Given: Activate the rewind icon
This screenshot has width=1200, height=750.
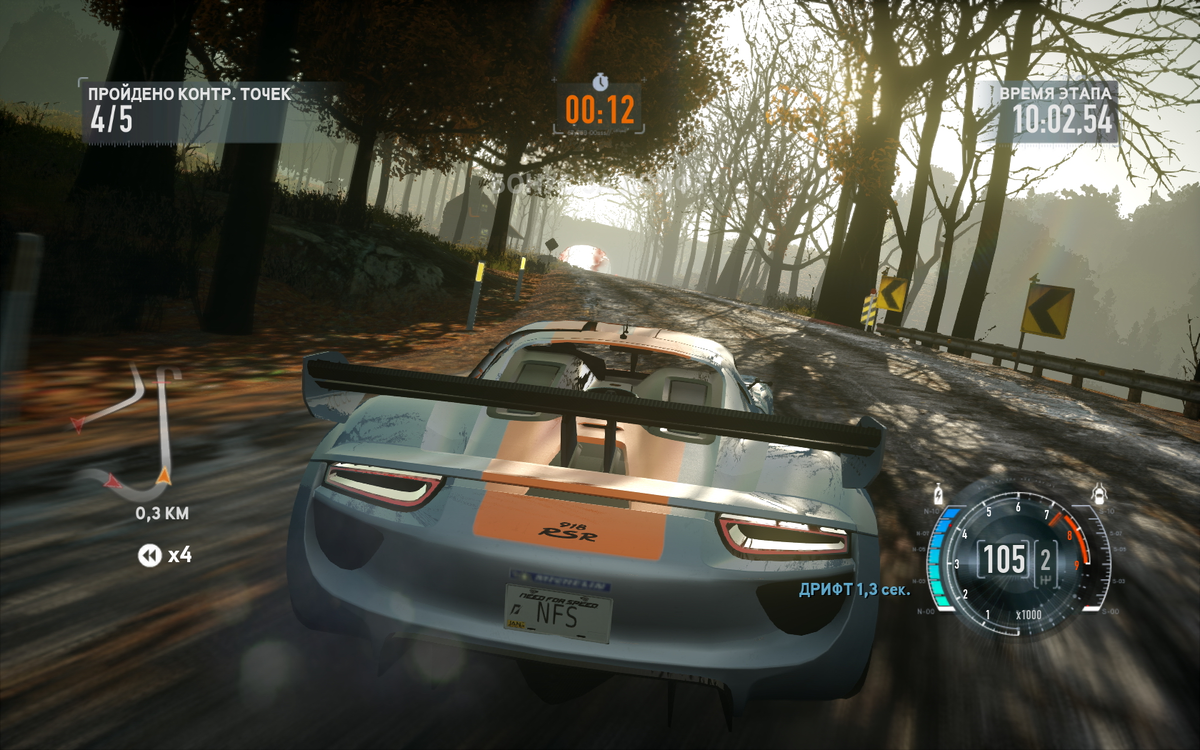Looking at the screenshot, I should (150, 555).
